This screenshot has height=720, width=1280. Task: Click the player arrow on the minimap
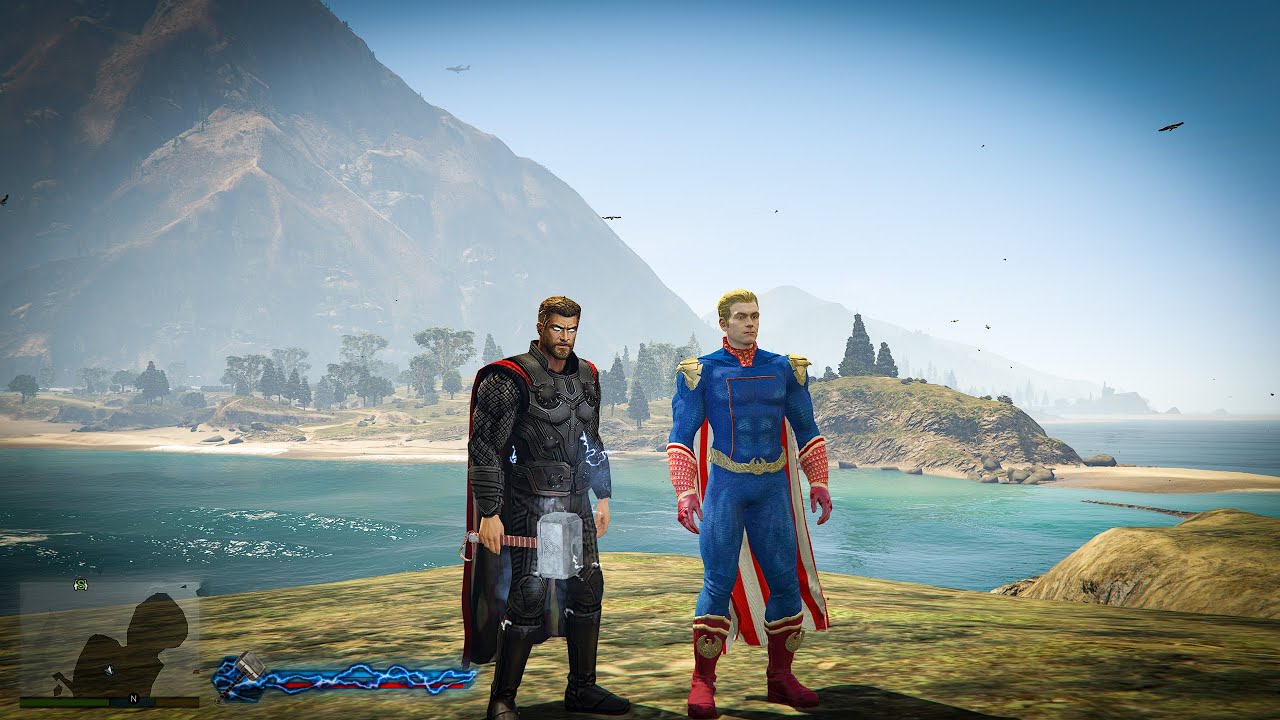pyautogui.click(x=109, y=669)
